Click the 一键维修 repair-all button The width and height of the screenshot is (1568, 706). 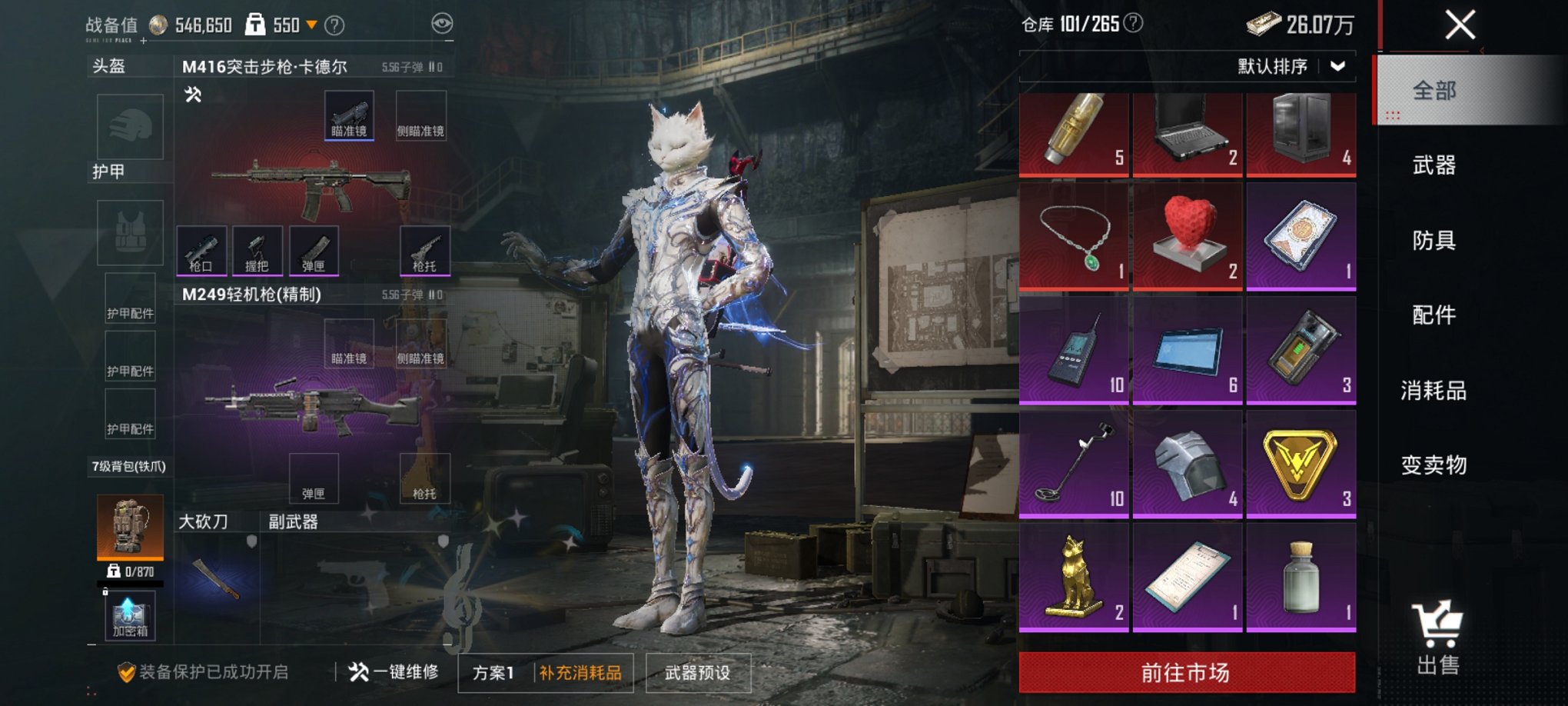(x=394, y=672)
